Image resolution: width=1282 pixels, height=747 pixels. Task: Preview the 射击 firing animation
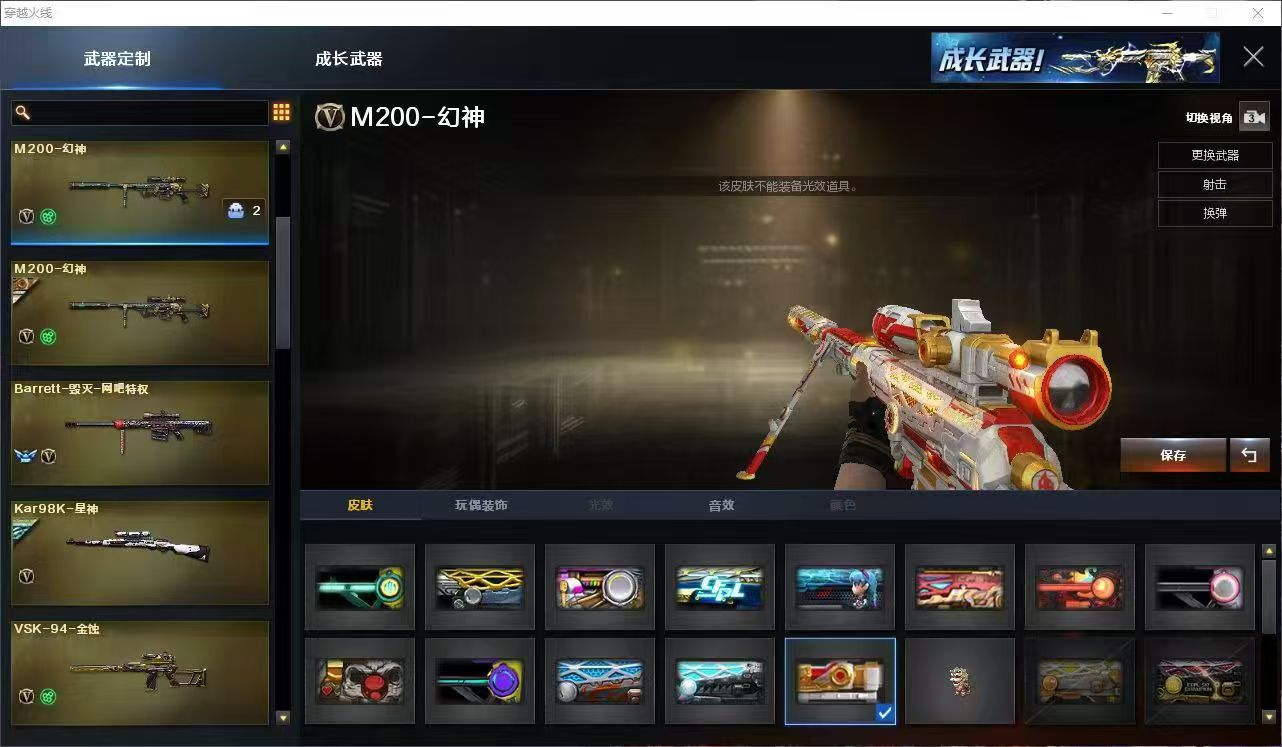pos(1215,185)
